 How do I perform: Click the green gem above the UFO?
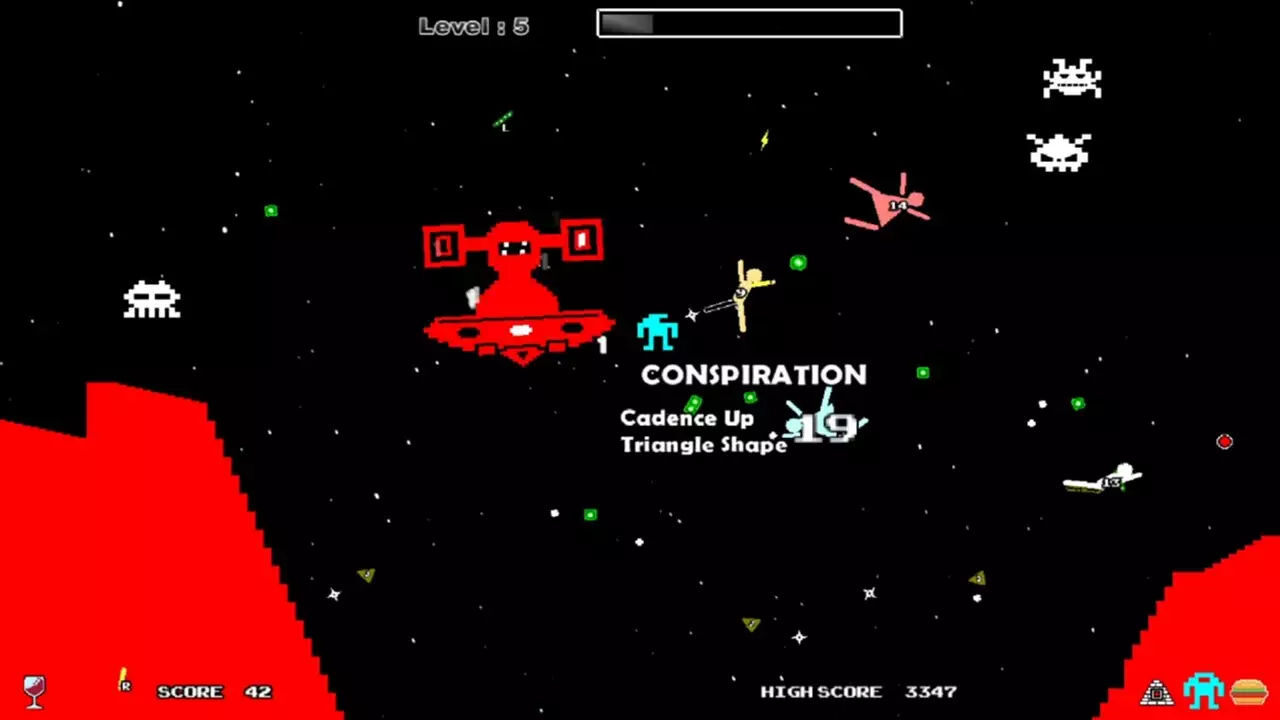pyautogui.click(x=270, y=212)
